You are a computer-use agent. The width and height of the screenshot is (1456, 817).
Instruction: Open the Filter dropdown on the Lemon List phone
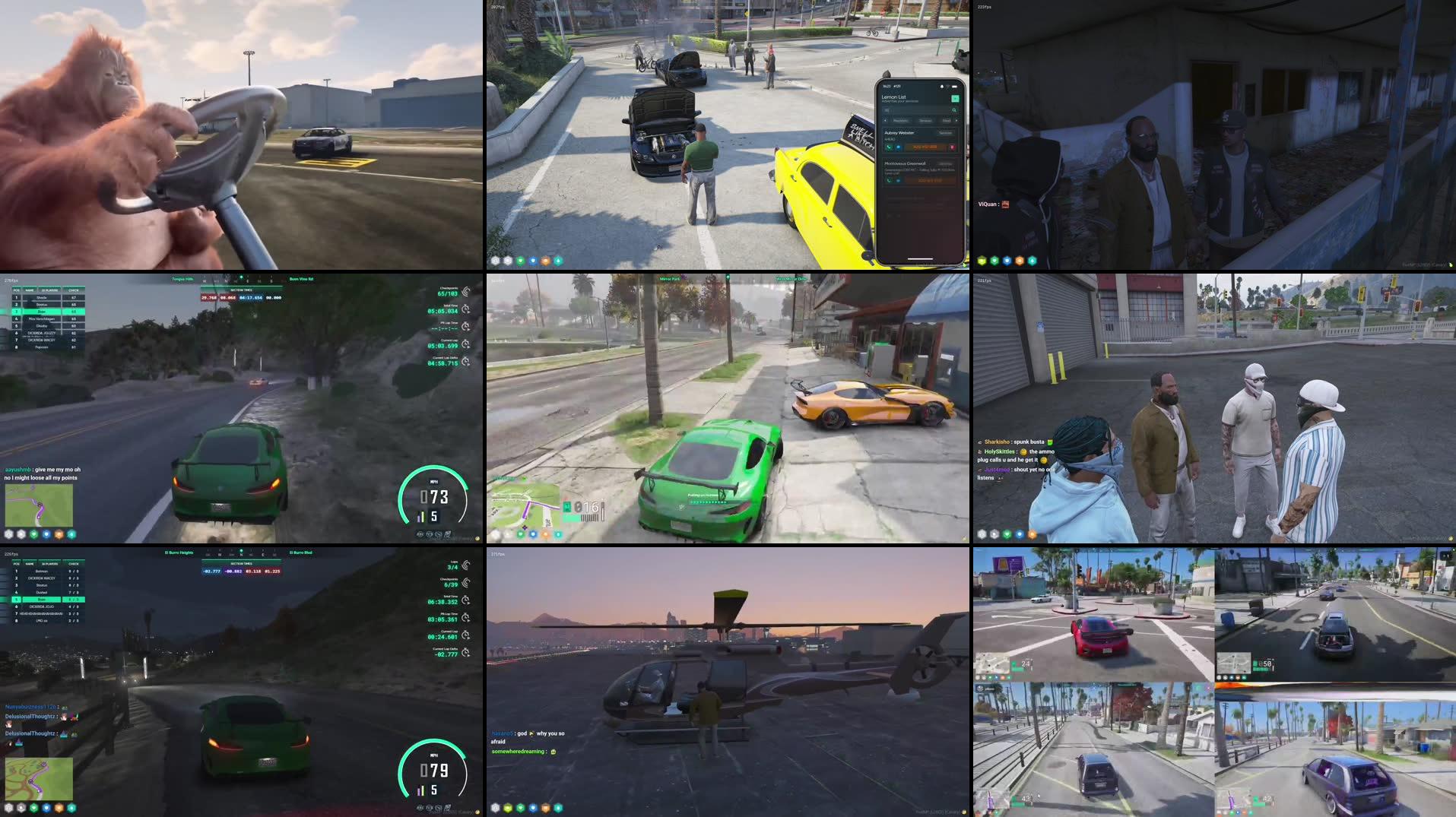coord(947,121)
